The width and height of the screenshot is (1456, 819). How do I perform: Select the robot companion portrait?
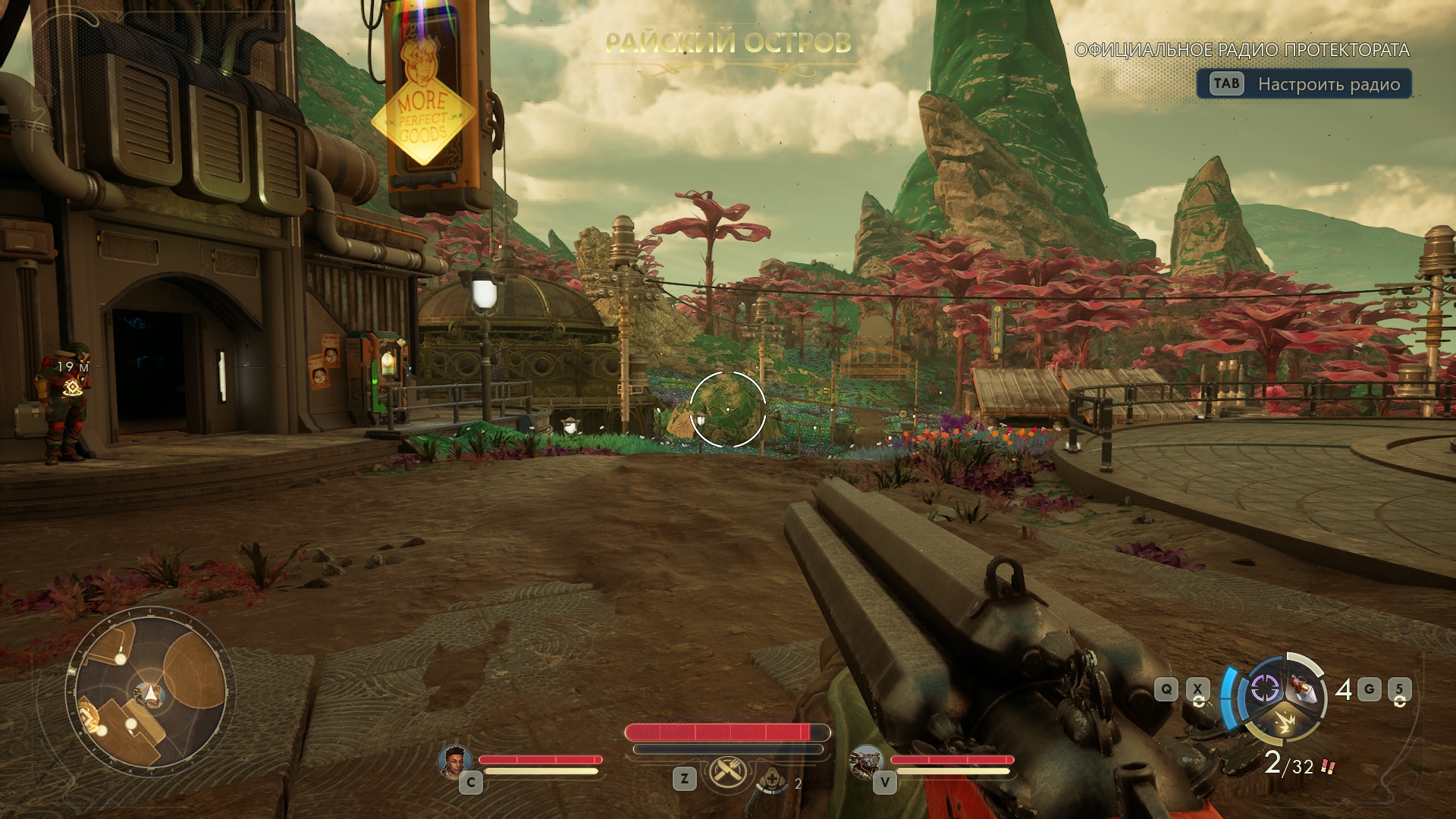[865, 761]
